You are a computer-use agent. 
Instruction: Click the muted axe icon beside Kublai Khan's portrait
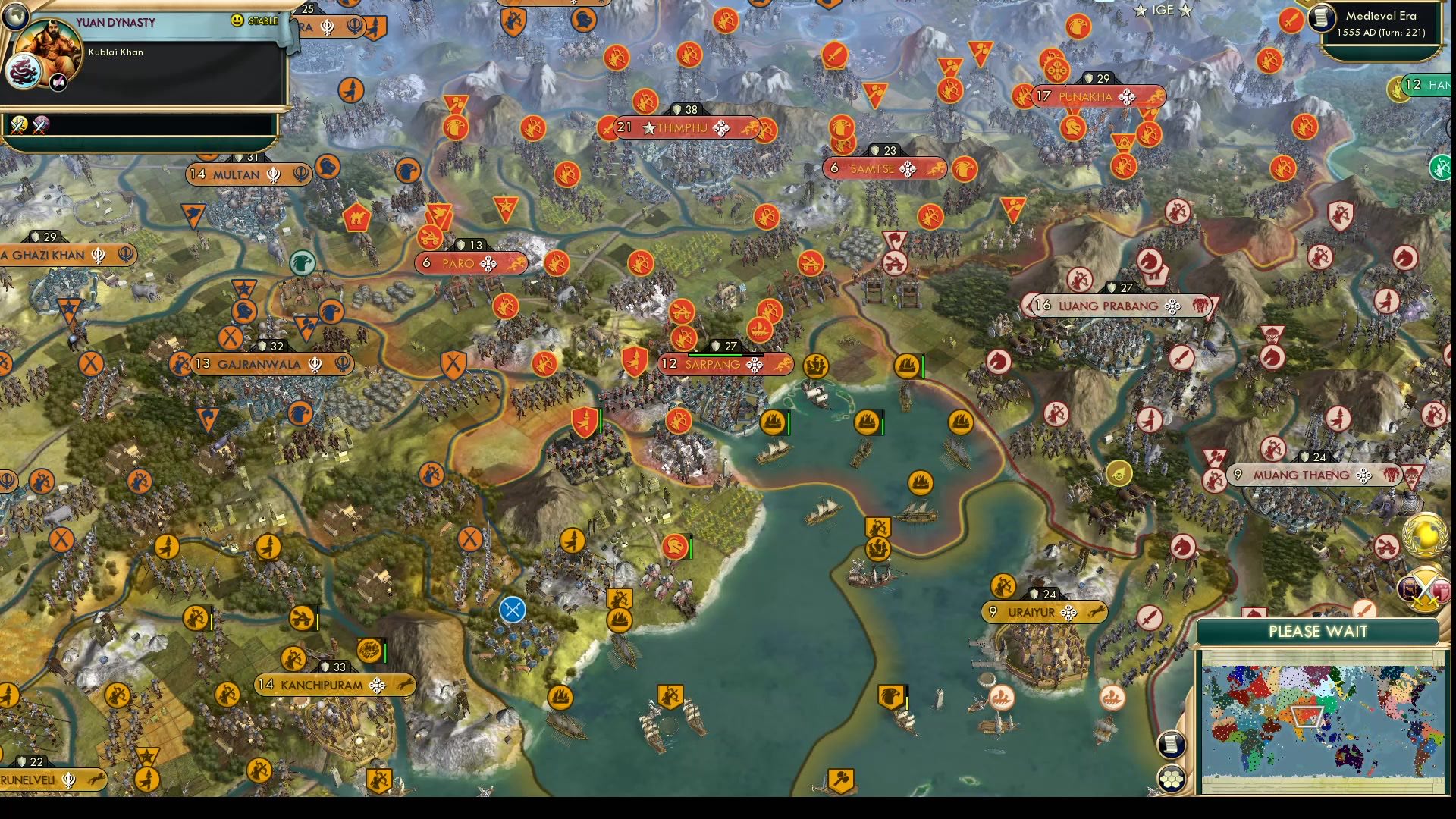coord(58,82)
